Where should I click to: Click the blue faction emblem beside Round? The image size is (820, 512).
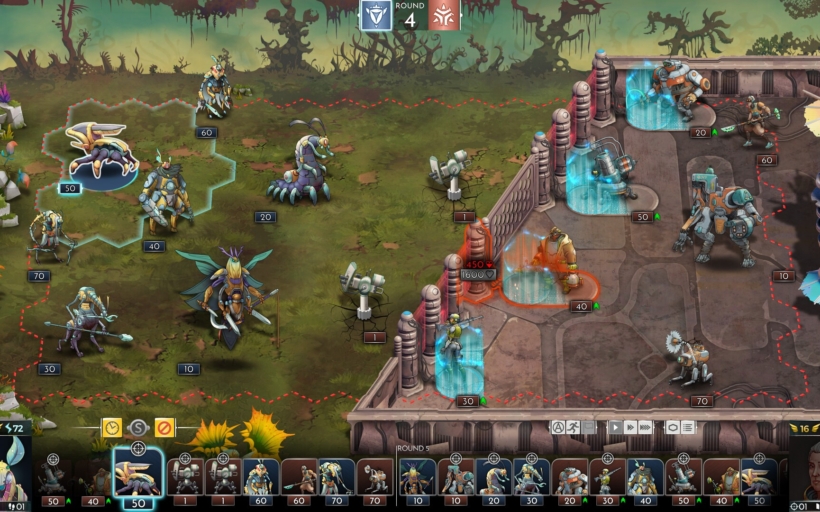pyautogui.click(x=376, y=15)
